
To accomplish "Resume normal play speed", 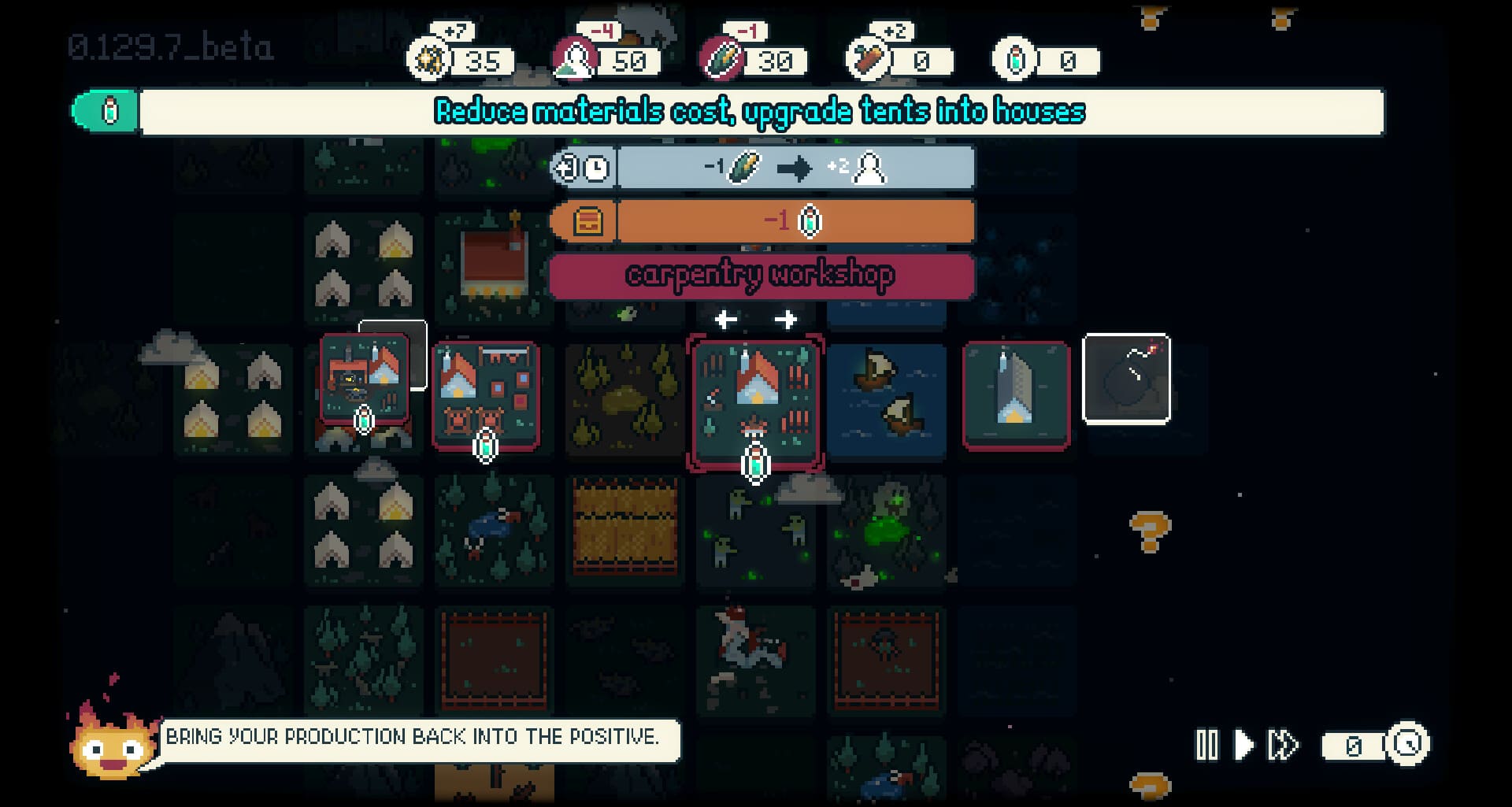I will (1243, 745).
